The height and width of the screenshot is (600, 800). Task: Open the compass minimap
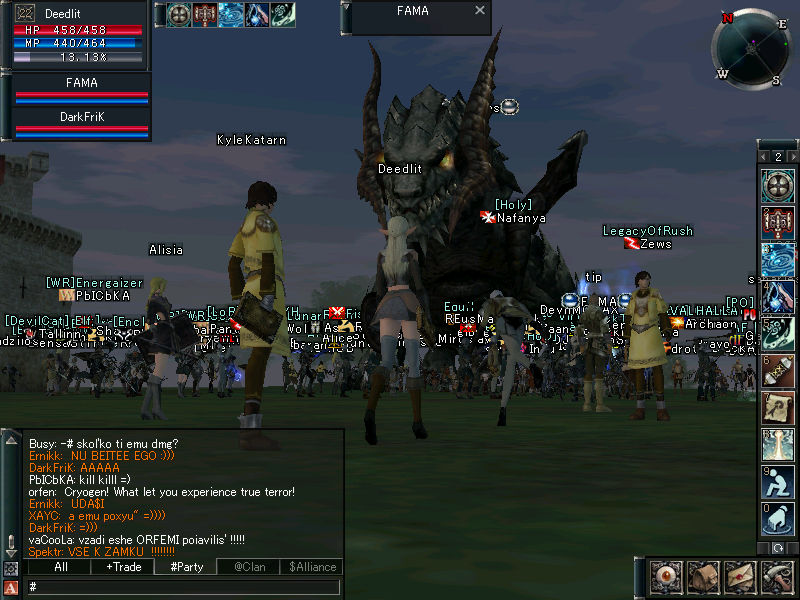point(751,47)
